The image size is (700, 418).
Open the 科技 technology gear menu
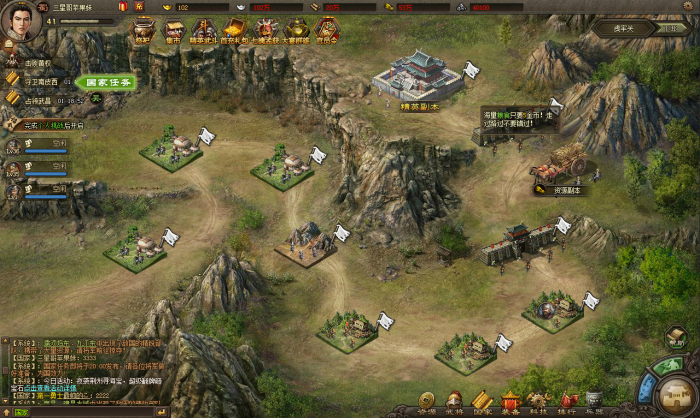coord(539,402)
